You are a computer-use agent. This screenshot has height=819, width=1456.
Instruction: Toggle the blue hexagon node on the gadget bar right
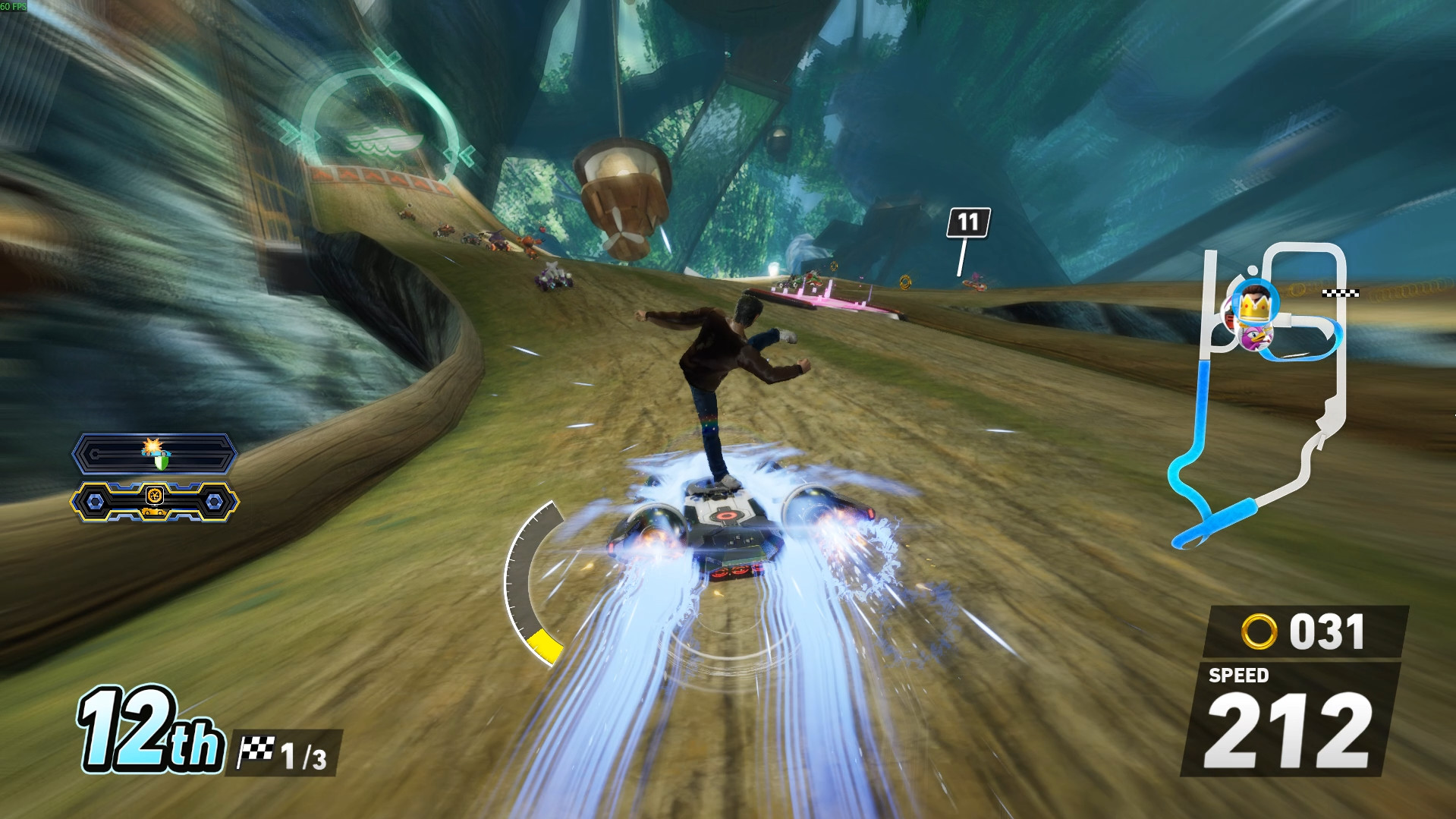point(214,502)
